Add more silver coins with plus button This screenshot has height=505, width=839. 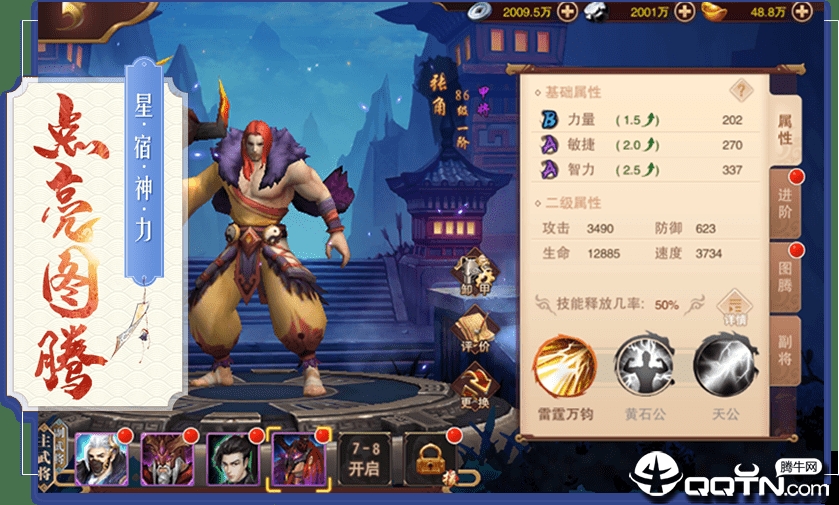[x=567, y=12]
